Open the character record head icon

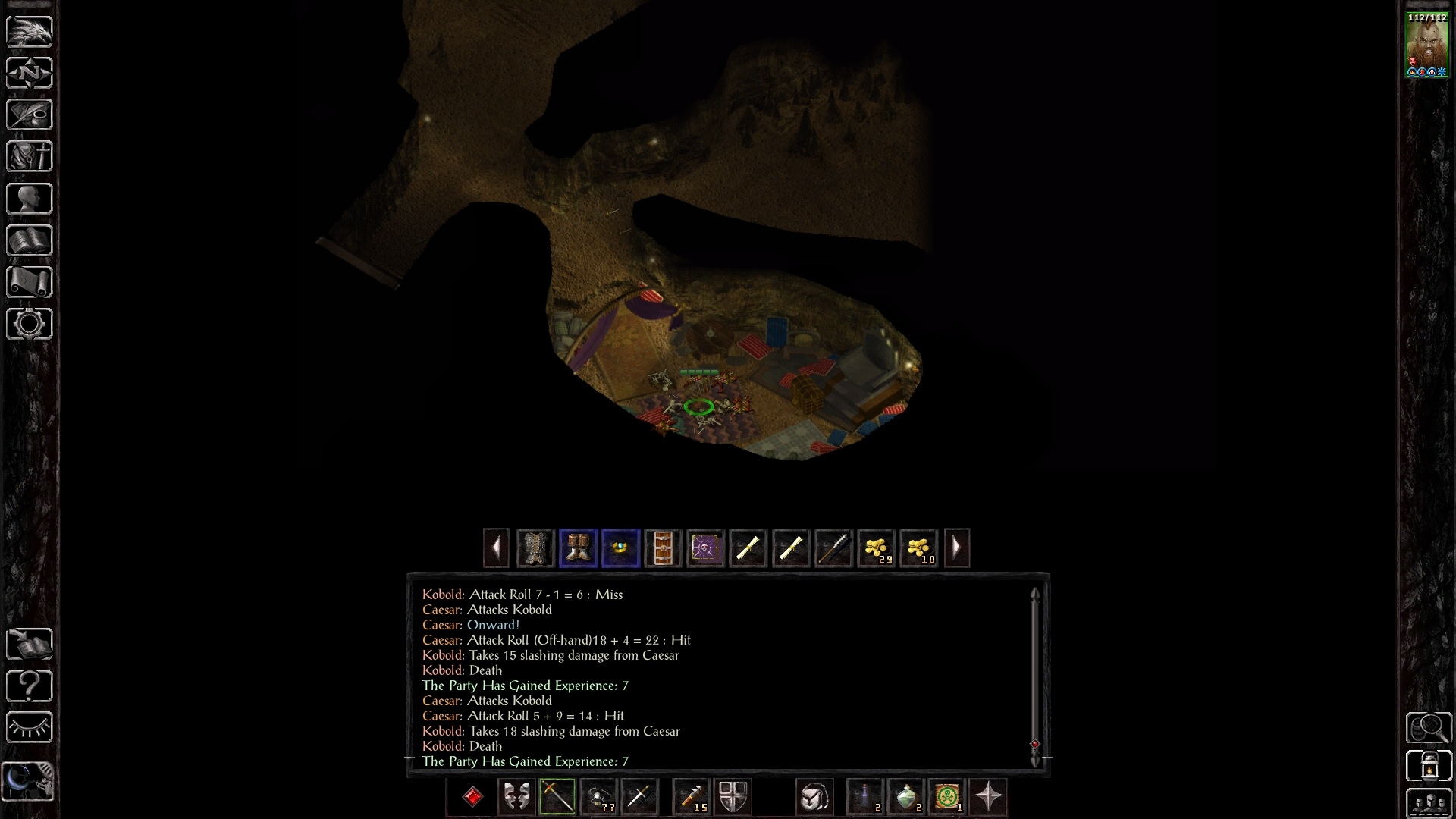point(30,199)
